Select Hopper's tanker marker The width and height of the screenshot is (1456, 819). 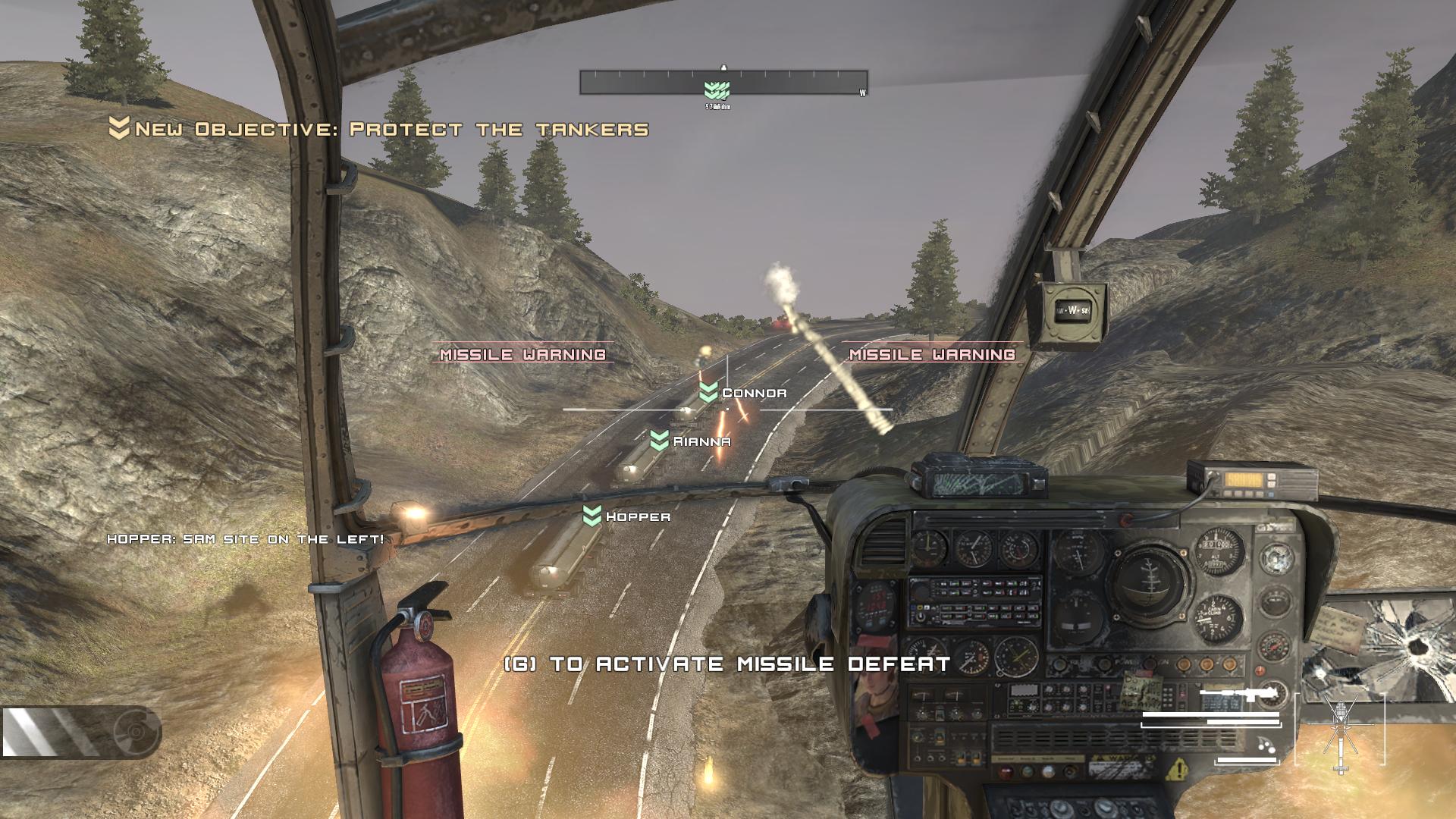592,516
